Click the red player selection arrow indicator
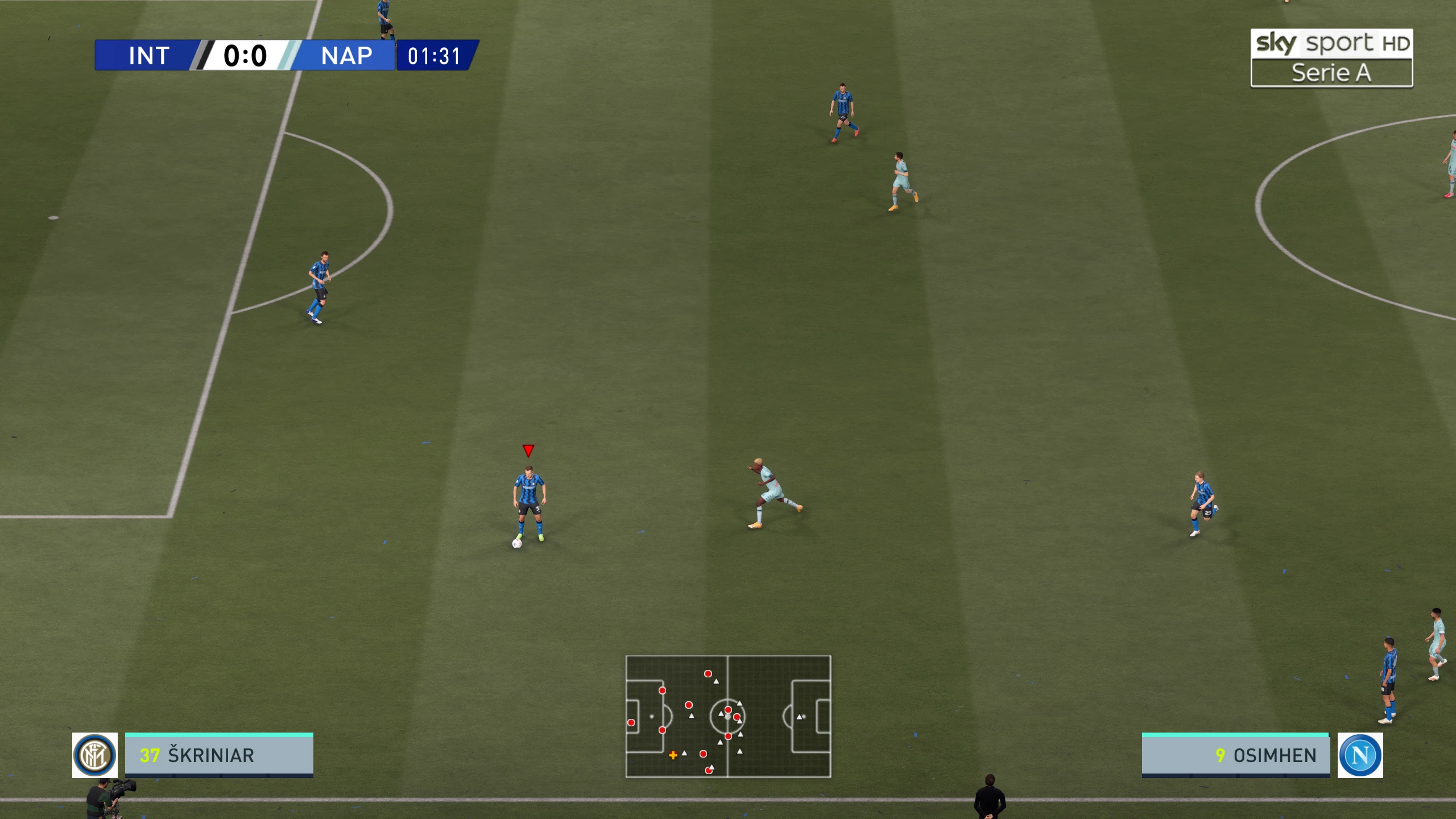Image resolution: width=1456 pixels, height=819 pixels. click(528, 450)
